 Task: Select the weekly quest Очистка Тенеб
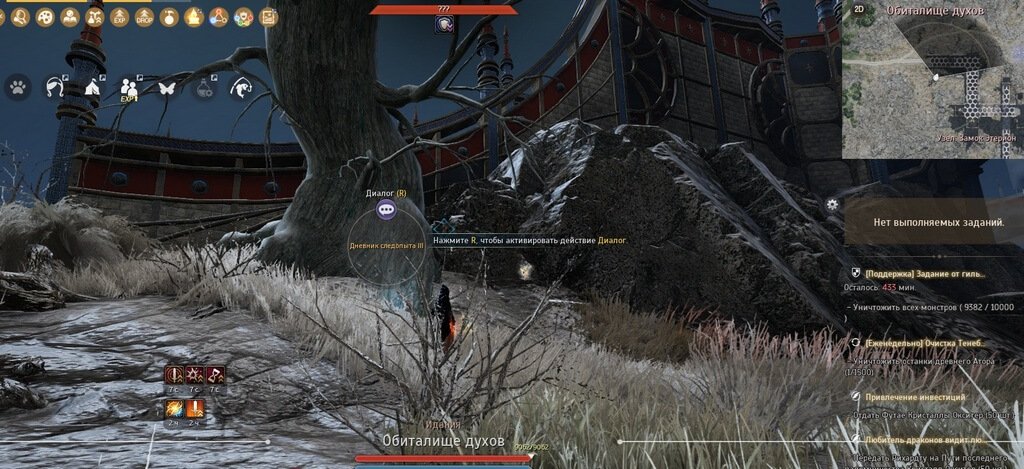click(x=925, y=342)
